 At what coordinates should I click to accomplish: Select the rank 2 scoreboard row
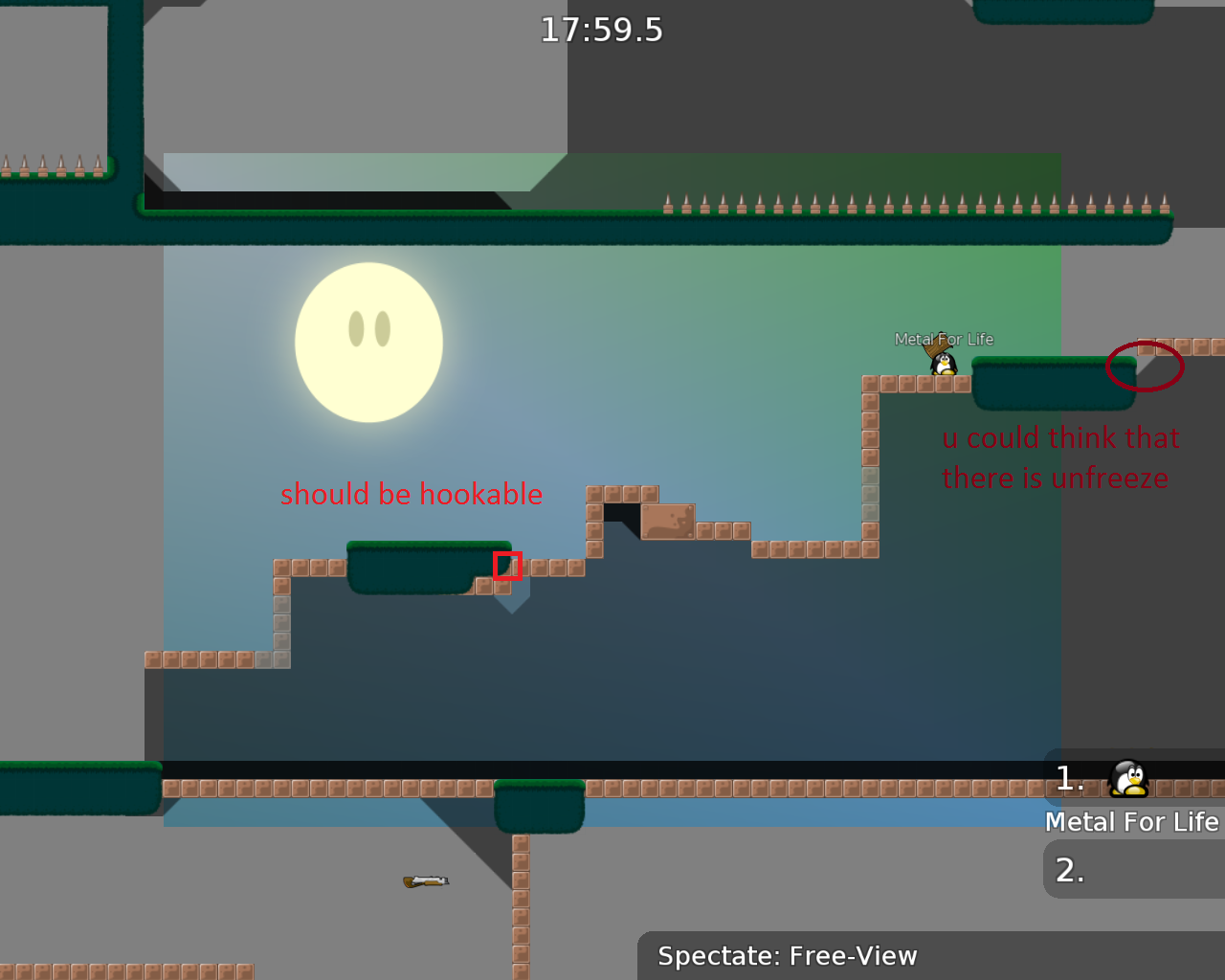tap(1070, 871)
